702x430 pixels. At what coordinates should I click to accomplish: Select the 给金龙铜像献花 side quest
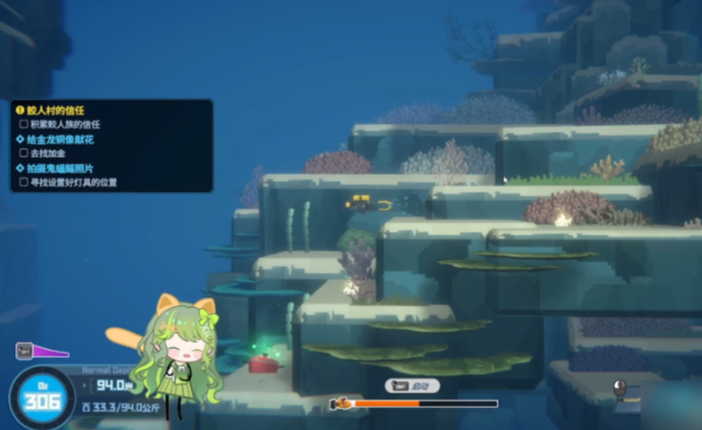pos(62,139)
